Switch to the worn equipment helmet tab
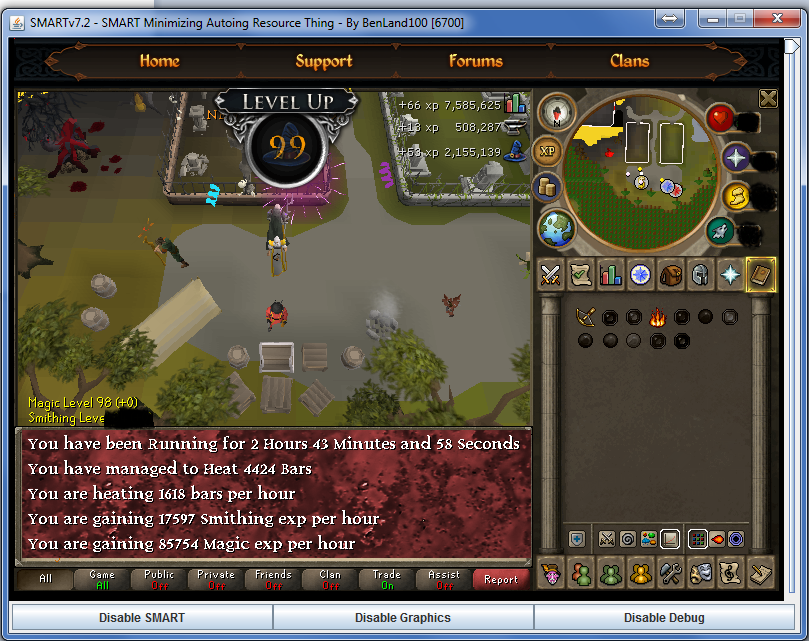Screen dimensions: 809x641 700,275
